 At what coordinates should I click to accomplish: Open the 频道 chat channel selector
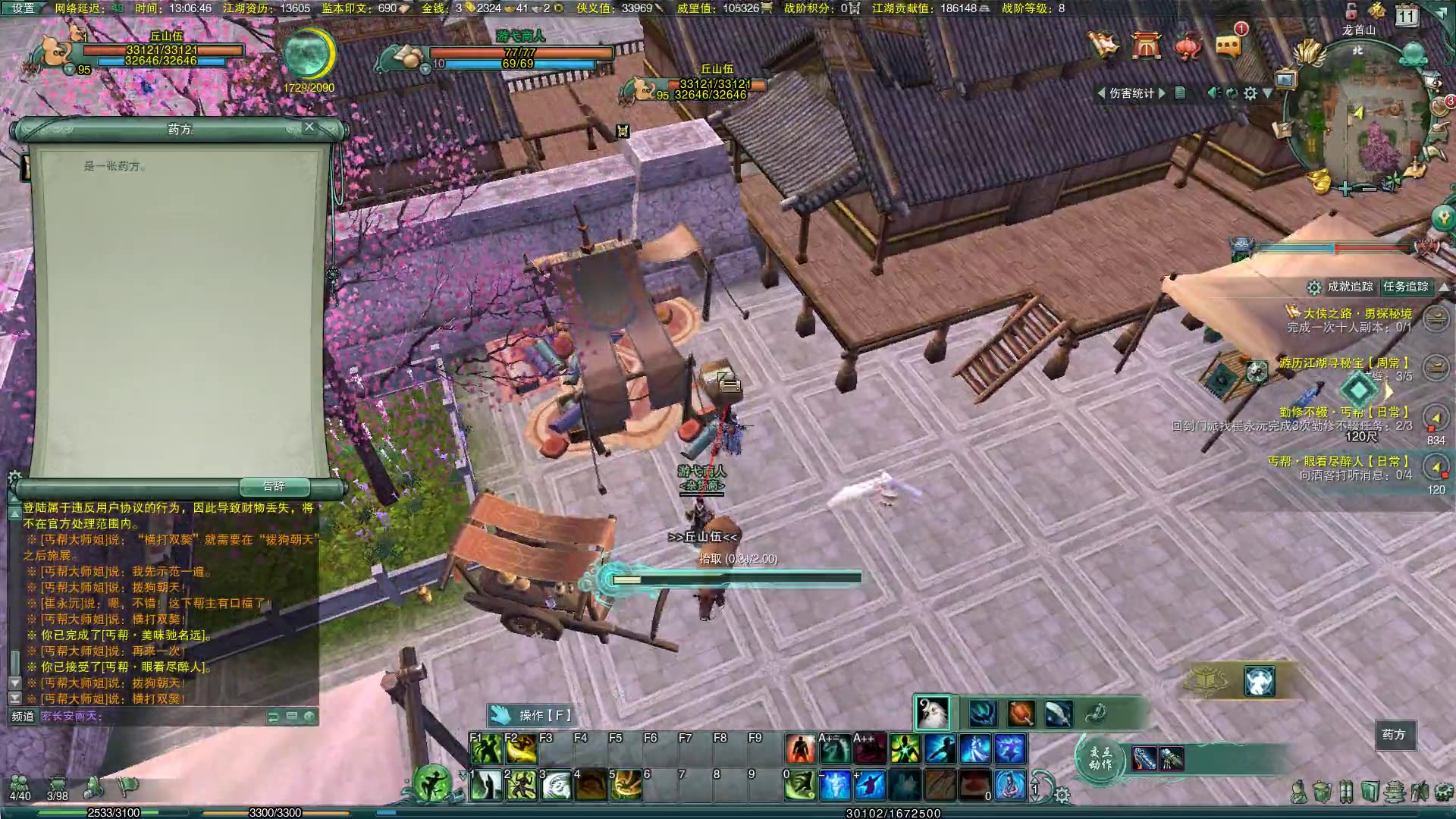pyautogui.click(x=23, y=716)
